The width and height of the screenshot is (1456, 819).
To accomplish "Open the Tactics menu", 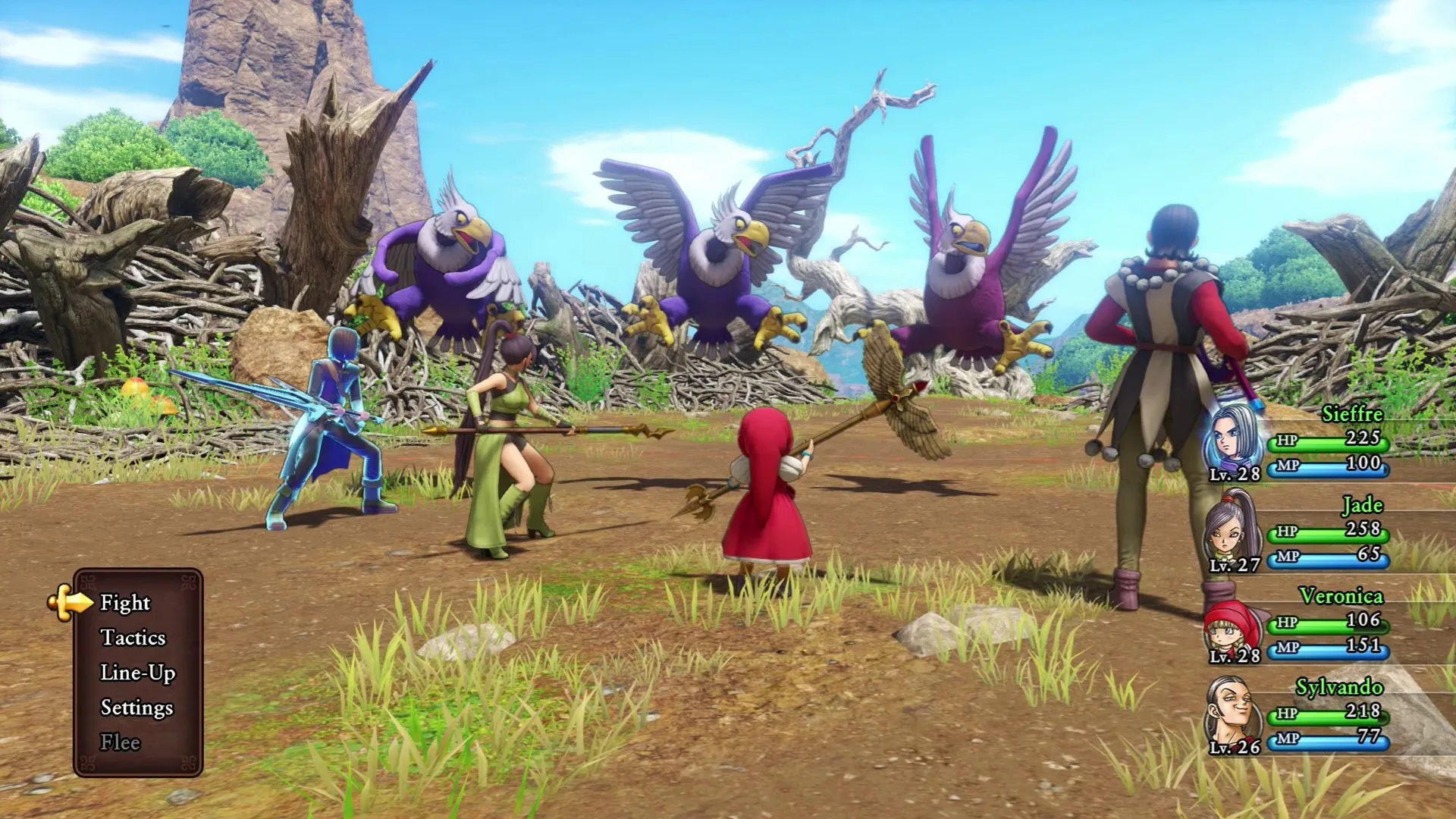I will pos(135,639).
